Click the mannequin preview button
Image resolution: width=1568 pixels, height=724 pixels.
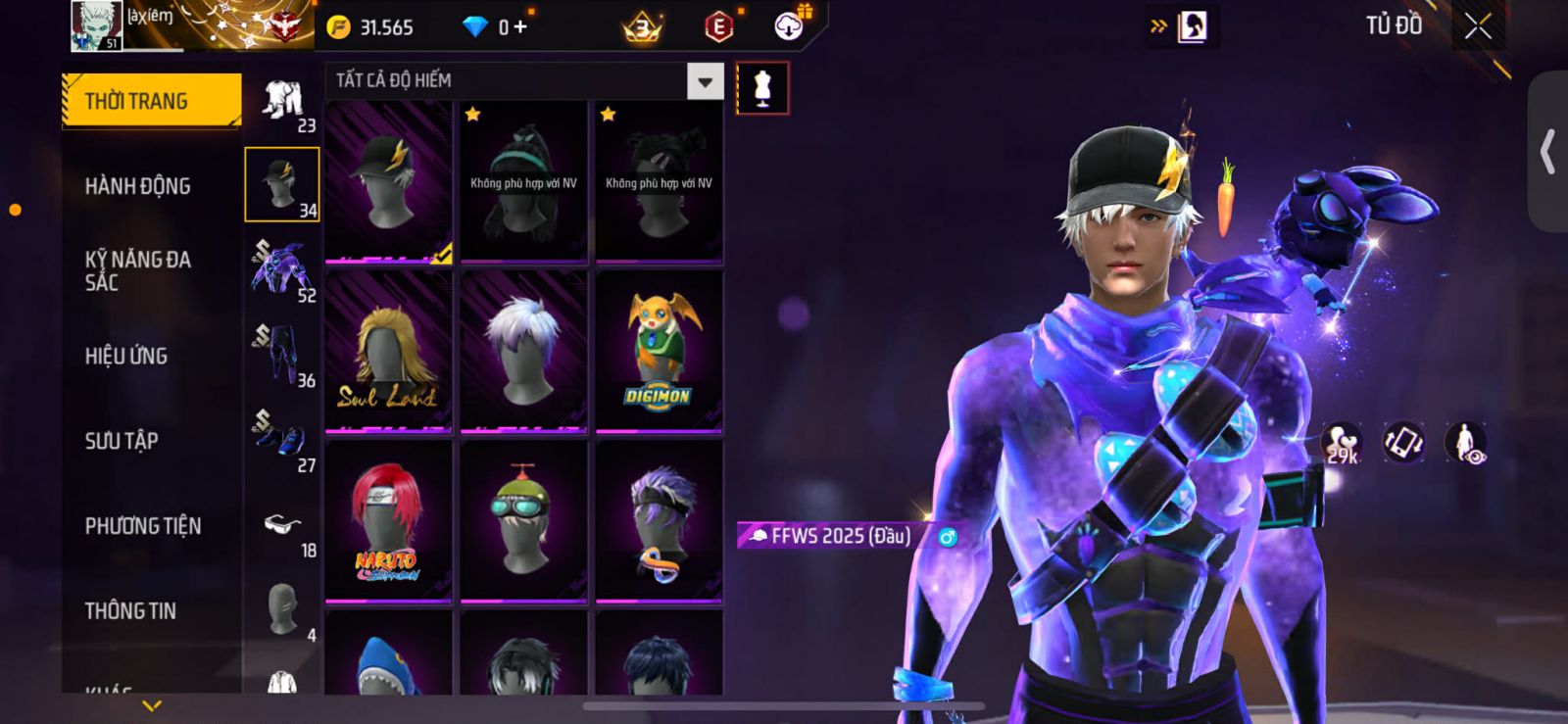[761, 88]
